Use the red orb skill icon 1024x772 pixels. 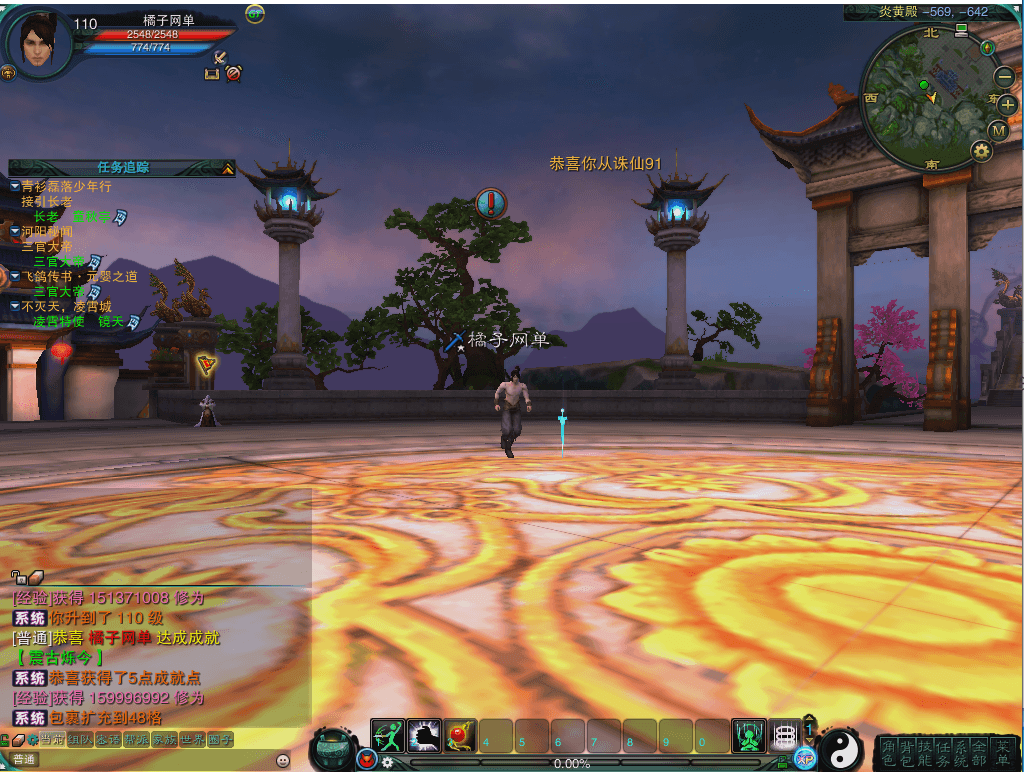pyautogui.click(x=460, y=736)
